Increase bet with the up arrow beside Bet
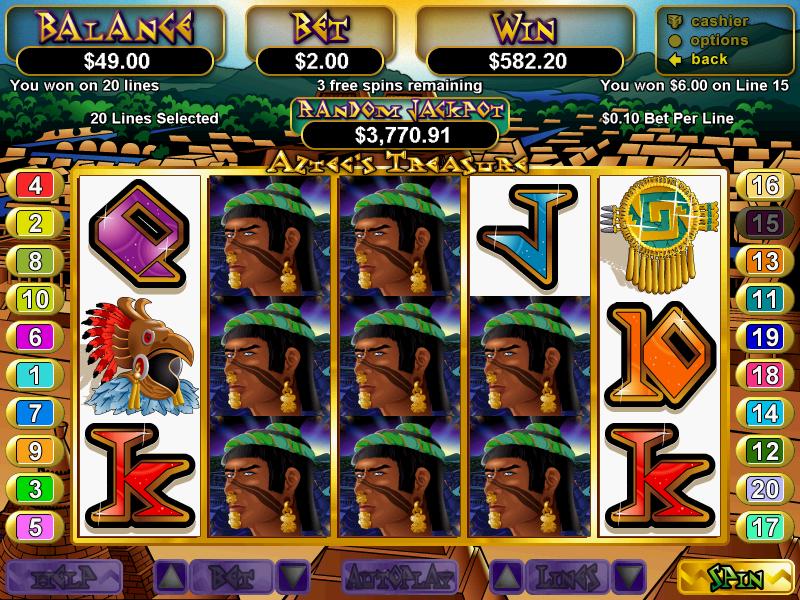This screenshot has width=800, height=600. point(170,577)
